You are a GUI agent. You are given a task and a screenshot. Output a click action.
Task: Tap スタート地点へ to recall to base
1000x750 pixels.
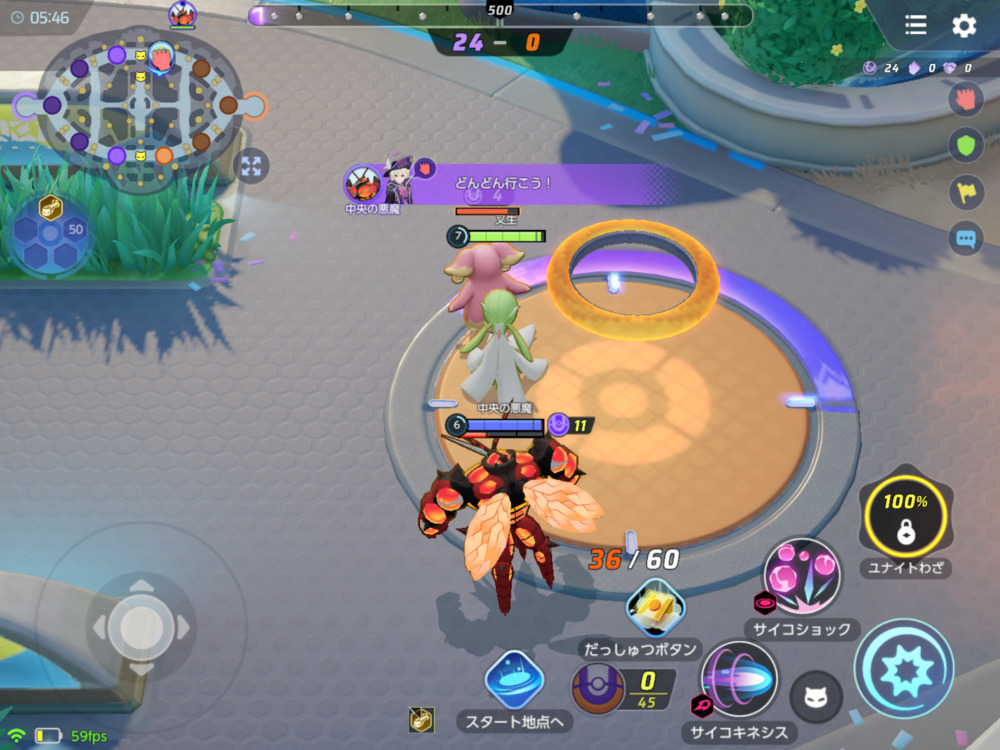(x=514, y=680)
